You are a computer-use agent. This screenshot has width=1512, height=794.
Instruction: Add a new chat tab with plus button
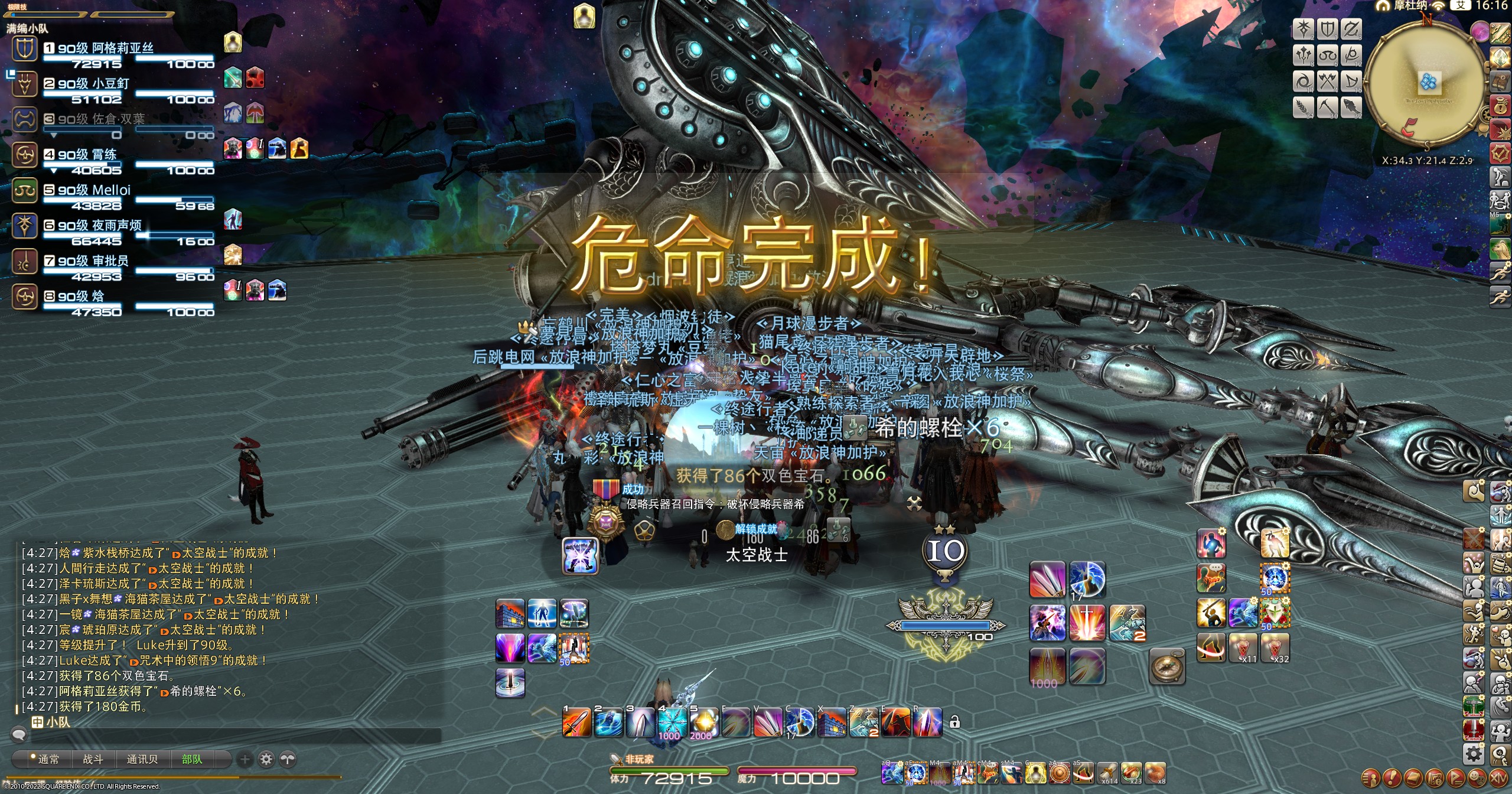pos(245,759)
